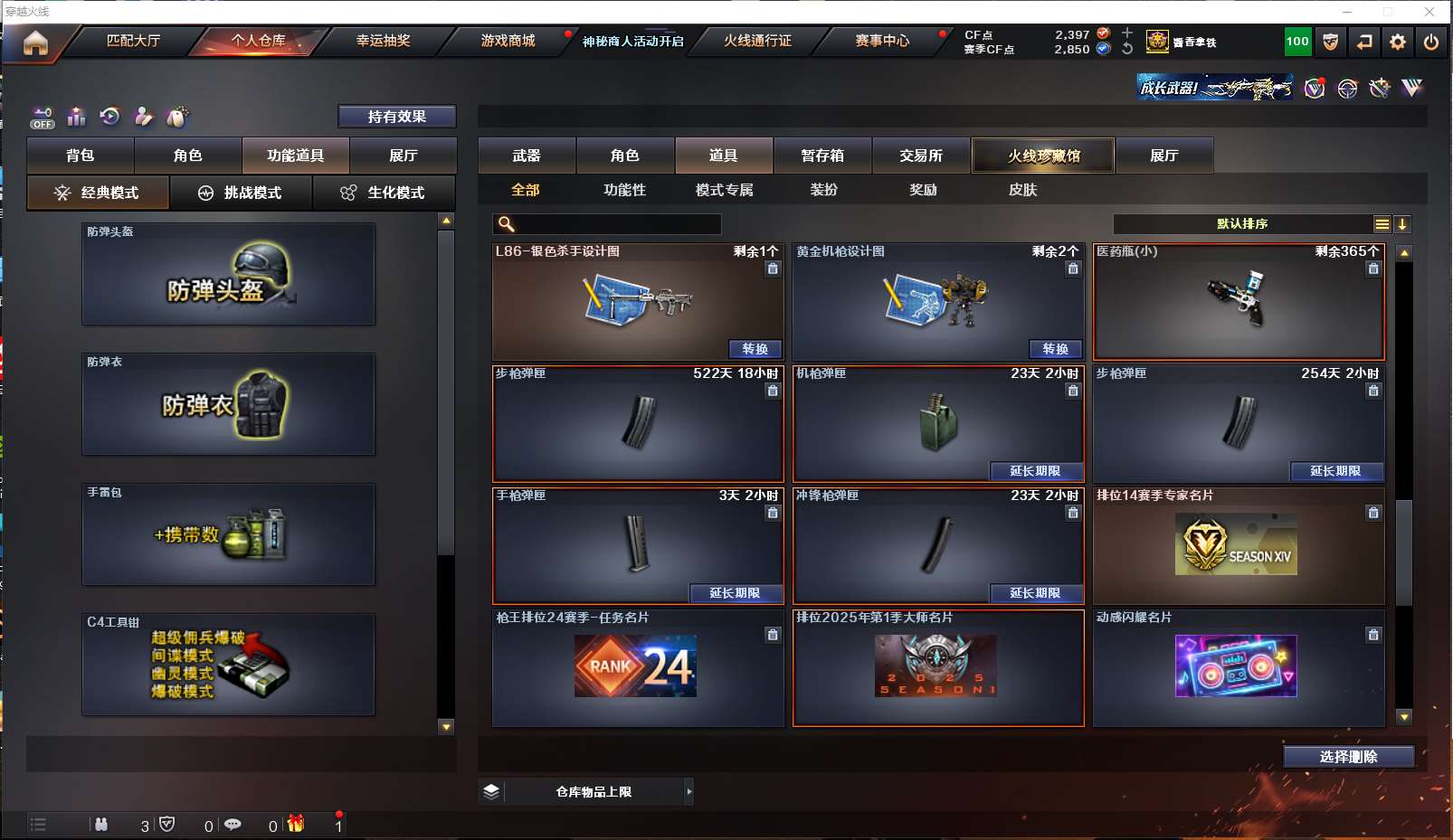Viewport: 1453px width, 840px height.
Task: Click the 持有效果 owned effects button
Action: tap(396, 117)
